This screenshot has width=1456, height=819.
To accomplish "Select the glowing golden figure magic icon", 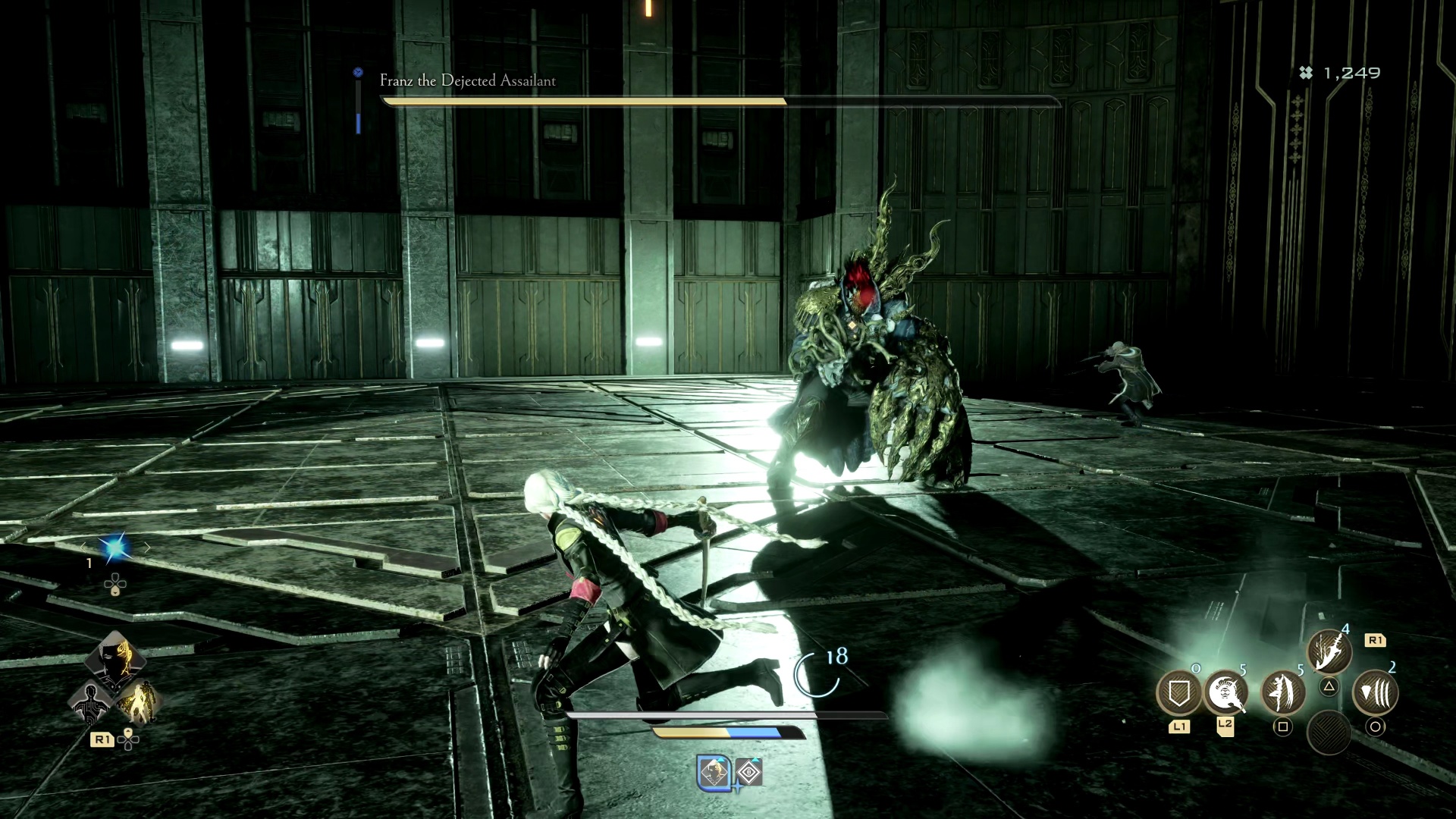I will 140,704.
